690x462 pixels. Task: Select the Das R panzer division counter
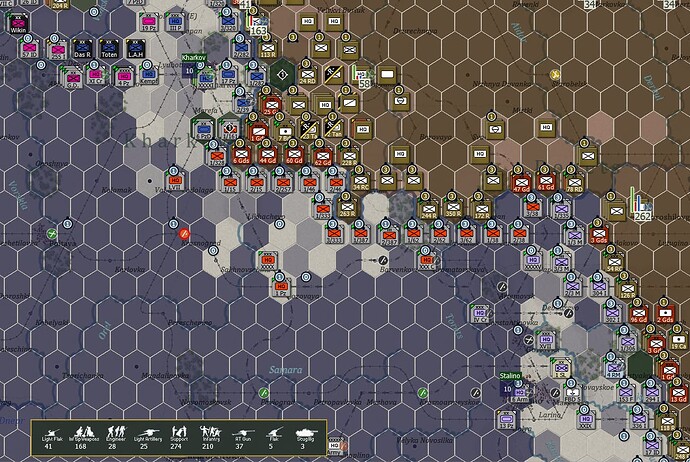(x=83, y=47)
